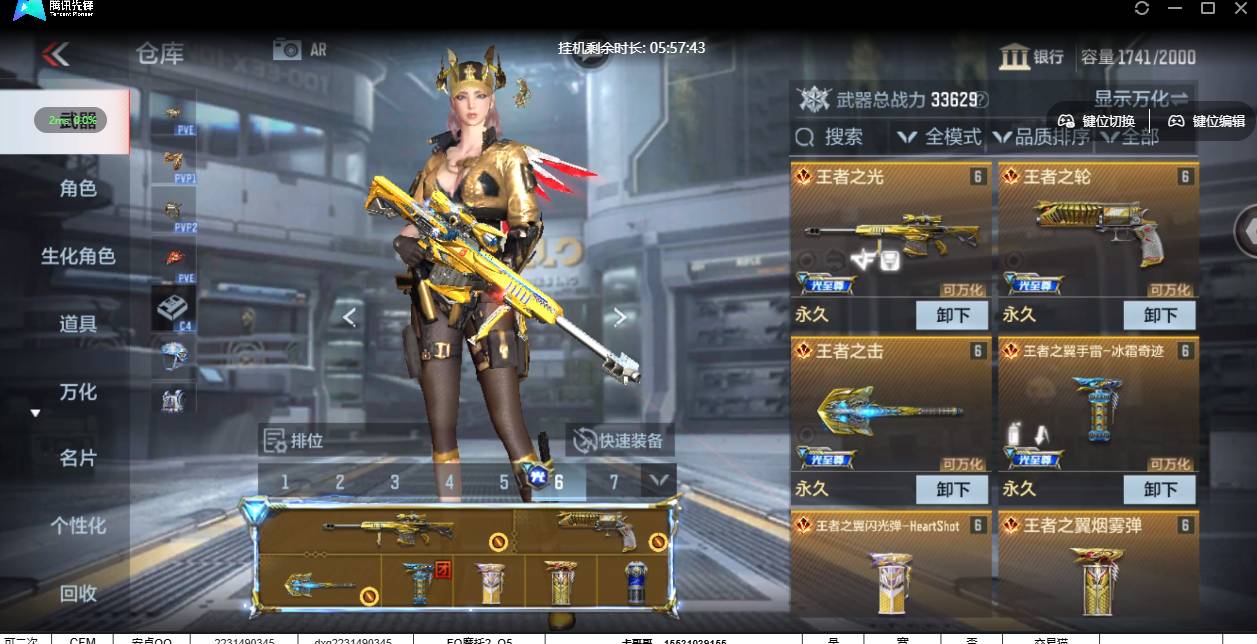The image size is (1257, 644).
Task: Open the 角色 character tab
Action: (78, 188)
